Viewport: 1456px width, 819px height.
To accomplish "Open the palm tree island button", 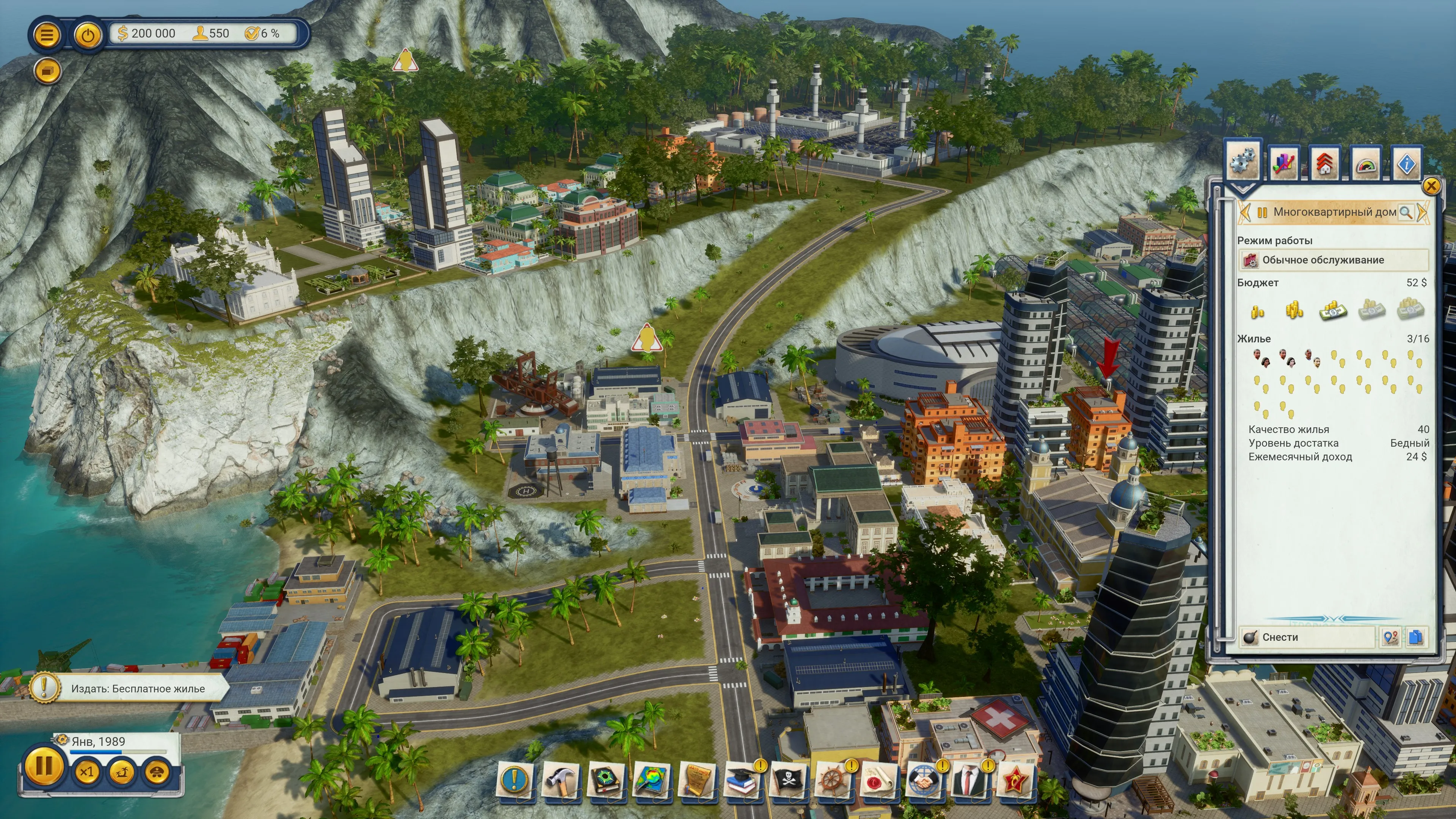I will pos(121,772).
